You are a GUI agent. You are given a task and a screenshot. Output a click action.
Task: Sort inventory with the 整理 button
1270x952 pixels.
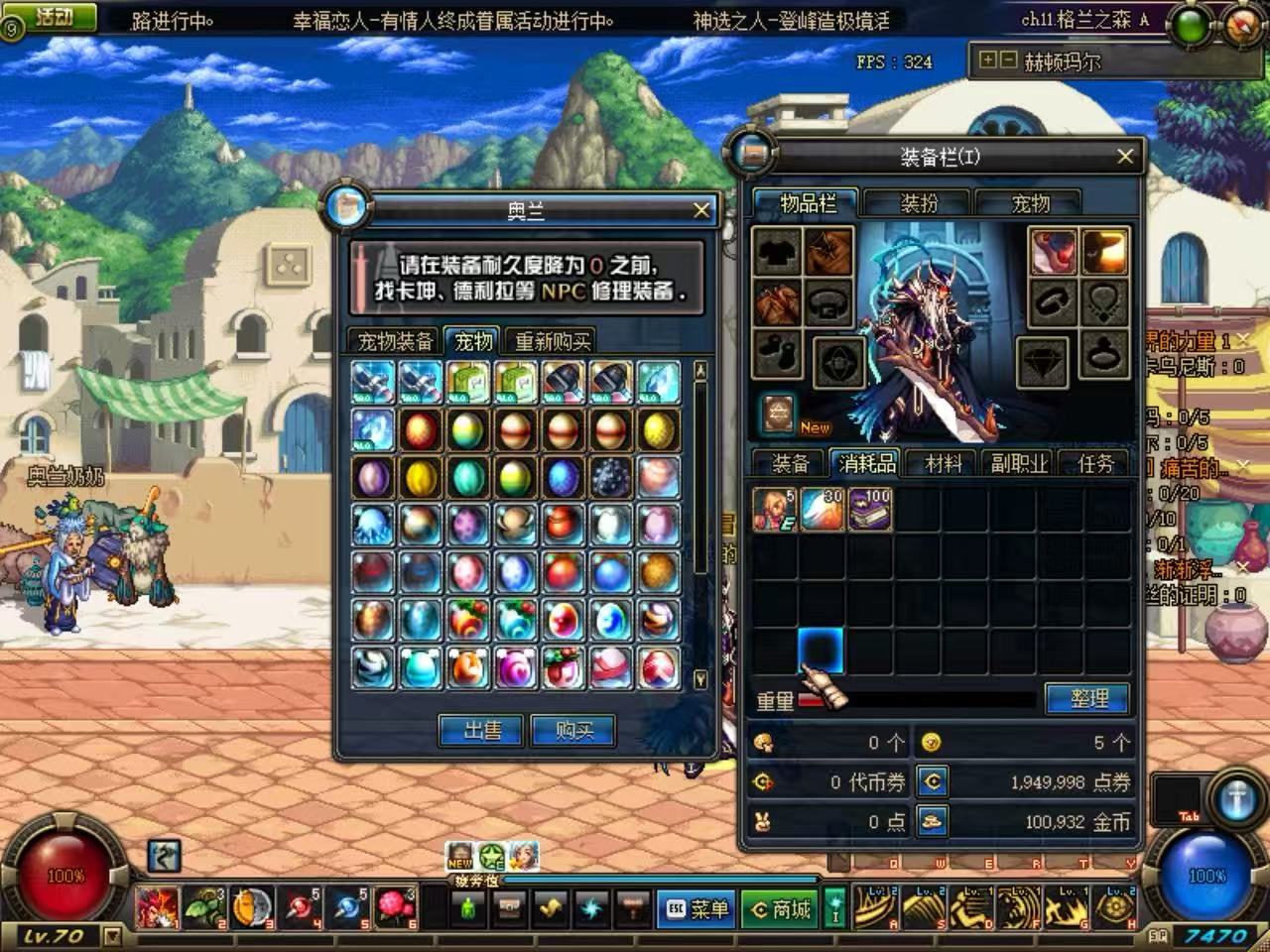1088,699
